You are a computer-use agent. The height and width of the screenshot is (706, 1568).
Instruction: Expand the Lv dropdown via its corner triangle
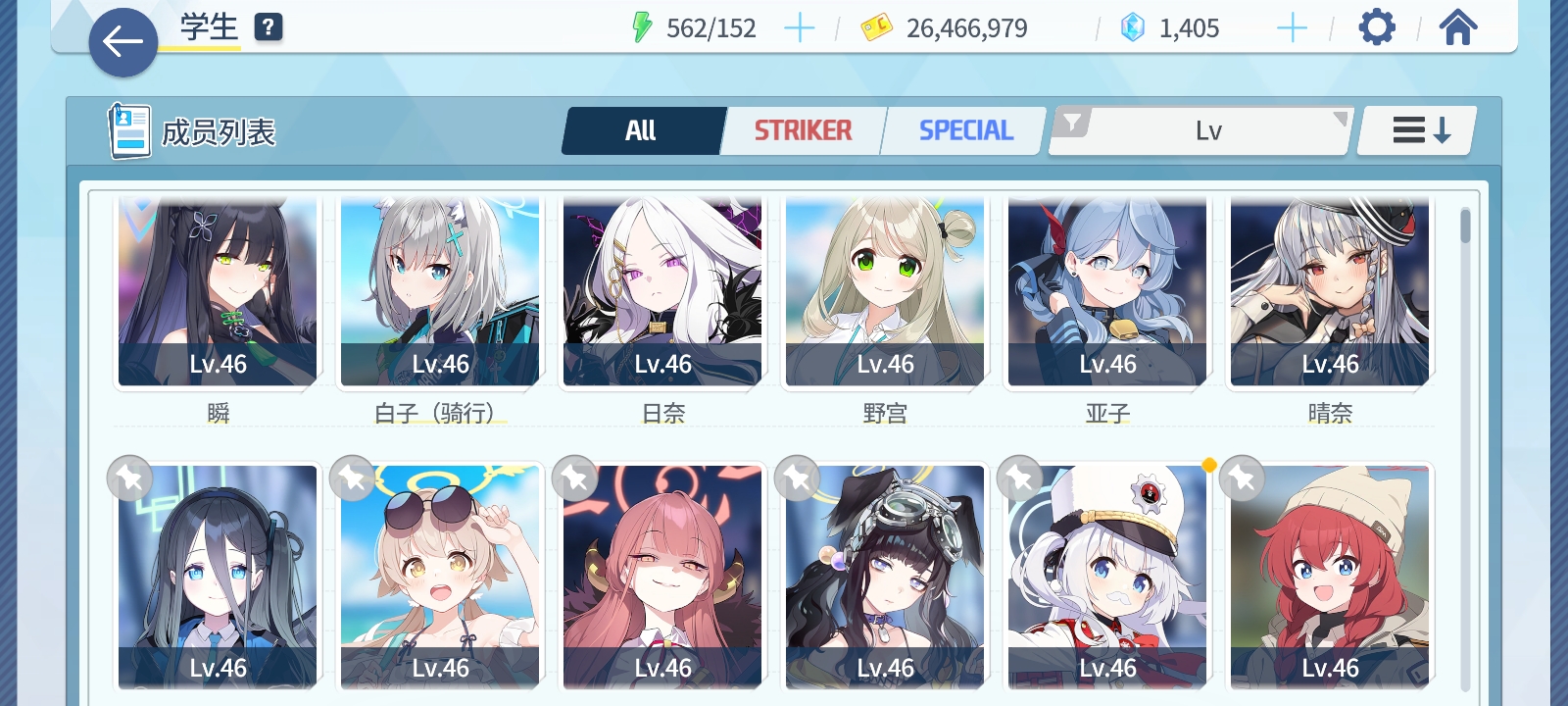pos(1340,120)
